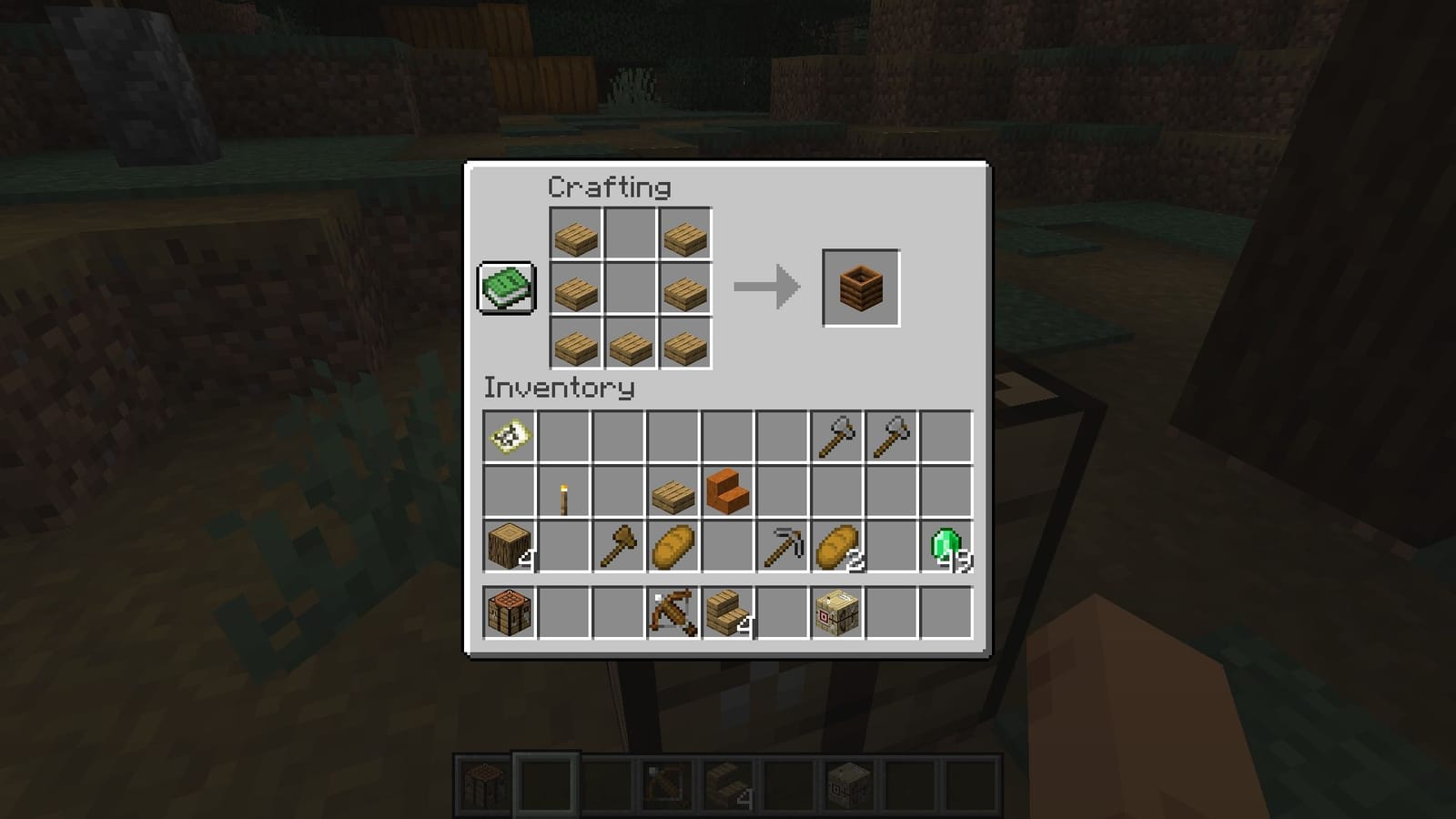Image resolution: width=1456 pixels, height=819 pixels.
Task: Click the map item in the top inventory row
Action: coord(507,437)
